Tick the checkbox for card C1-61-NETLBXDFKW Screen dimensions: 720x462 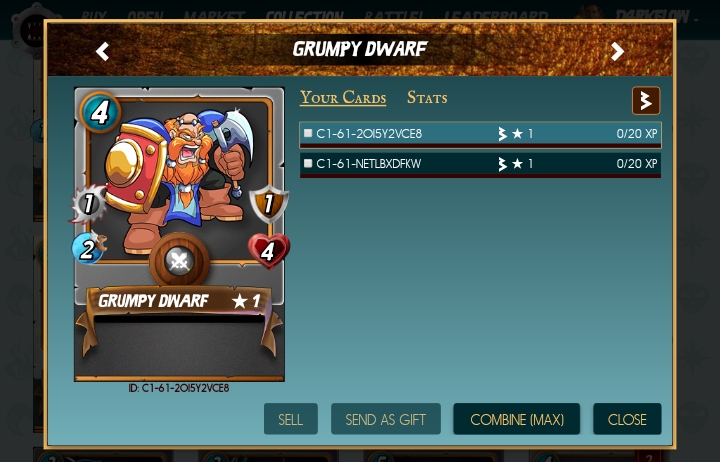pos(308,164)
